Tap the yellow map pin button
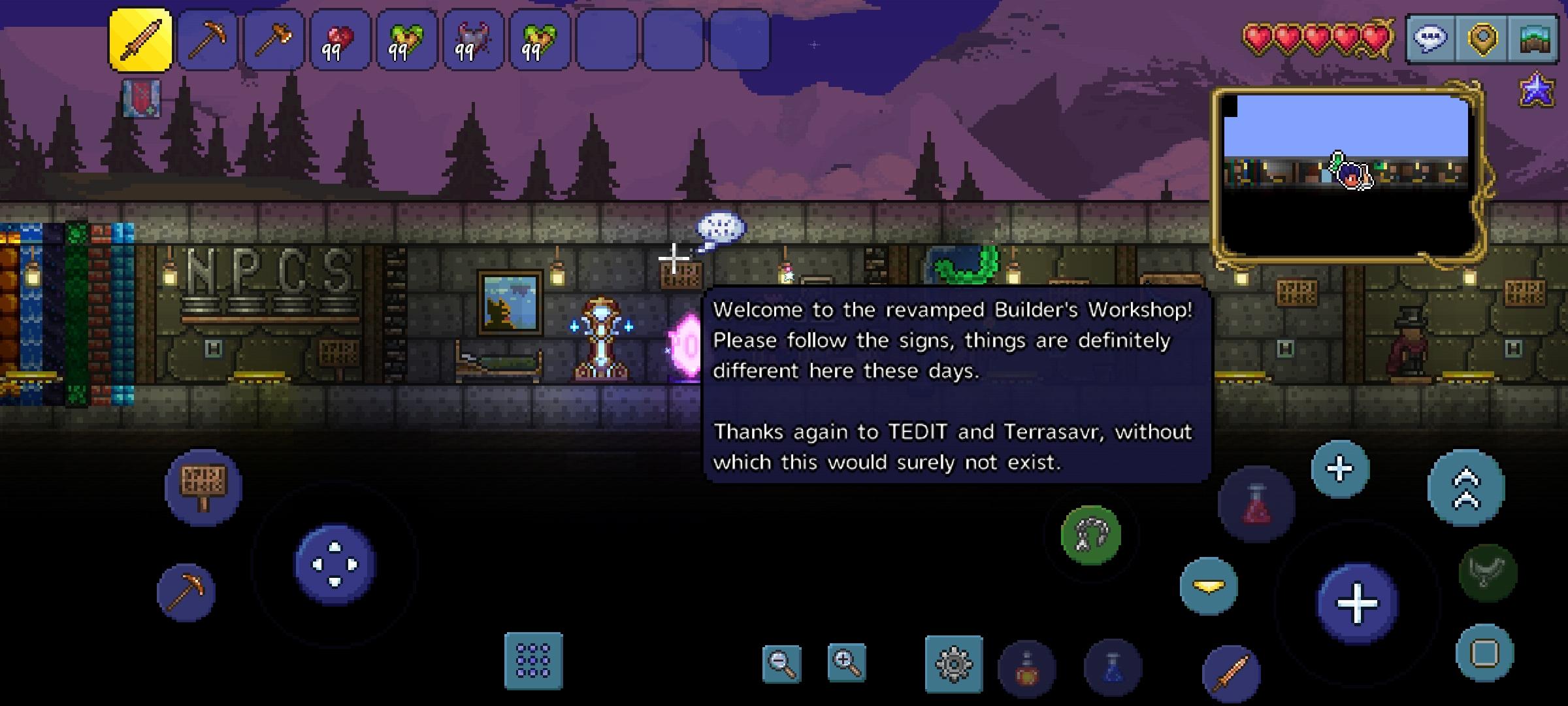Screen dimensions: 1568x706 coord(1482,39)
